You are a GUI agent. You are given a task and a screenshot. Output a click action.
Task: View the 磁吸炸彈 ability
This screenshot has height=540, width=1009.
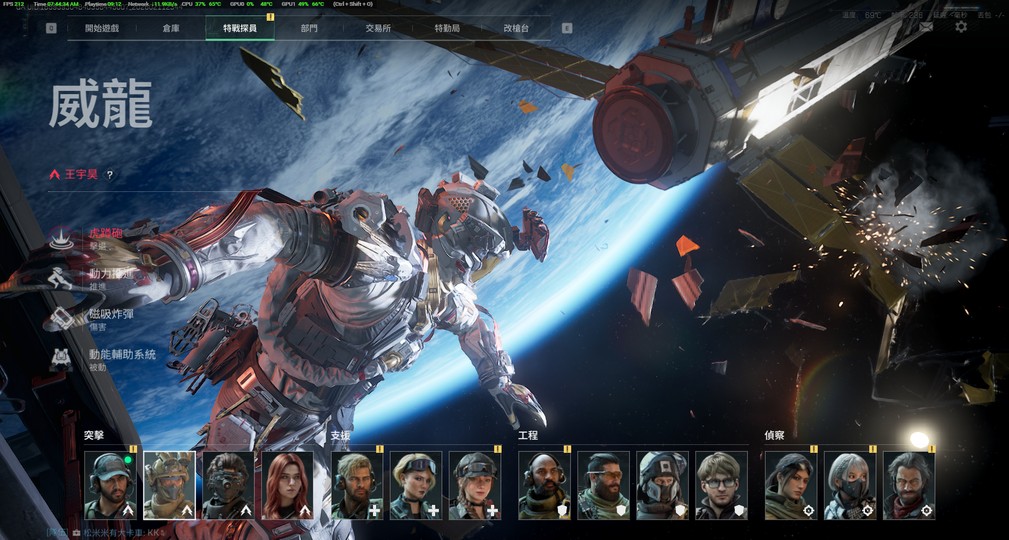62,318
